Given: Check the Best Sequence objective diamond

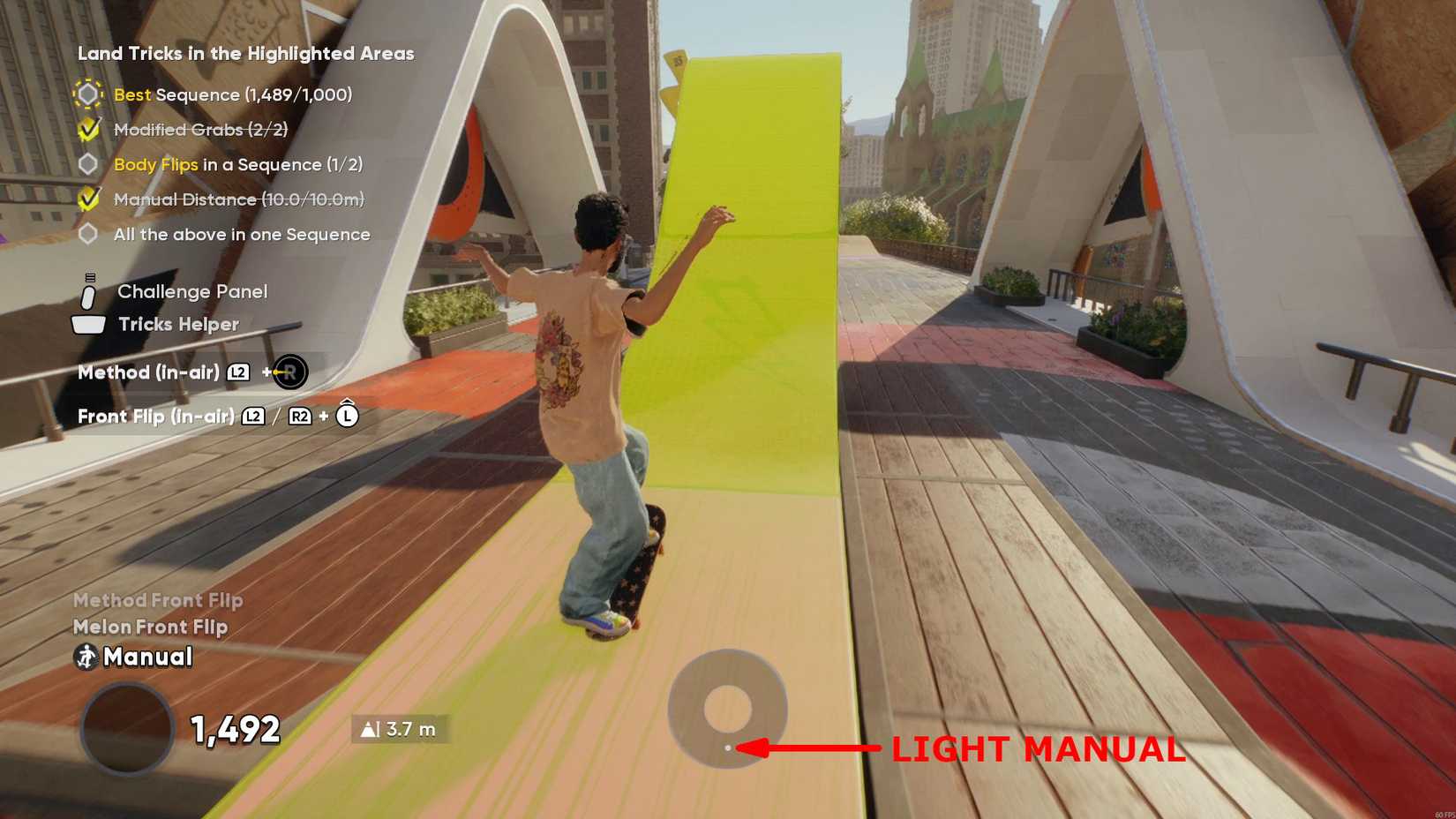Looking at the screenshot, I should 87,94.
